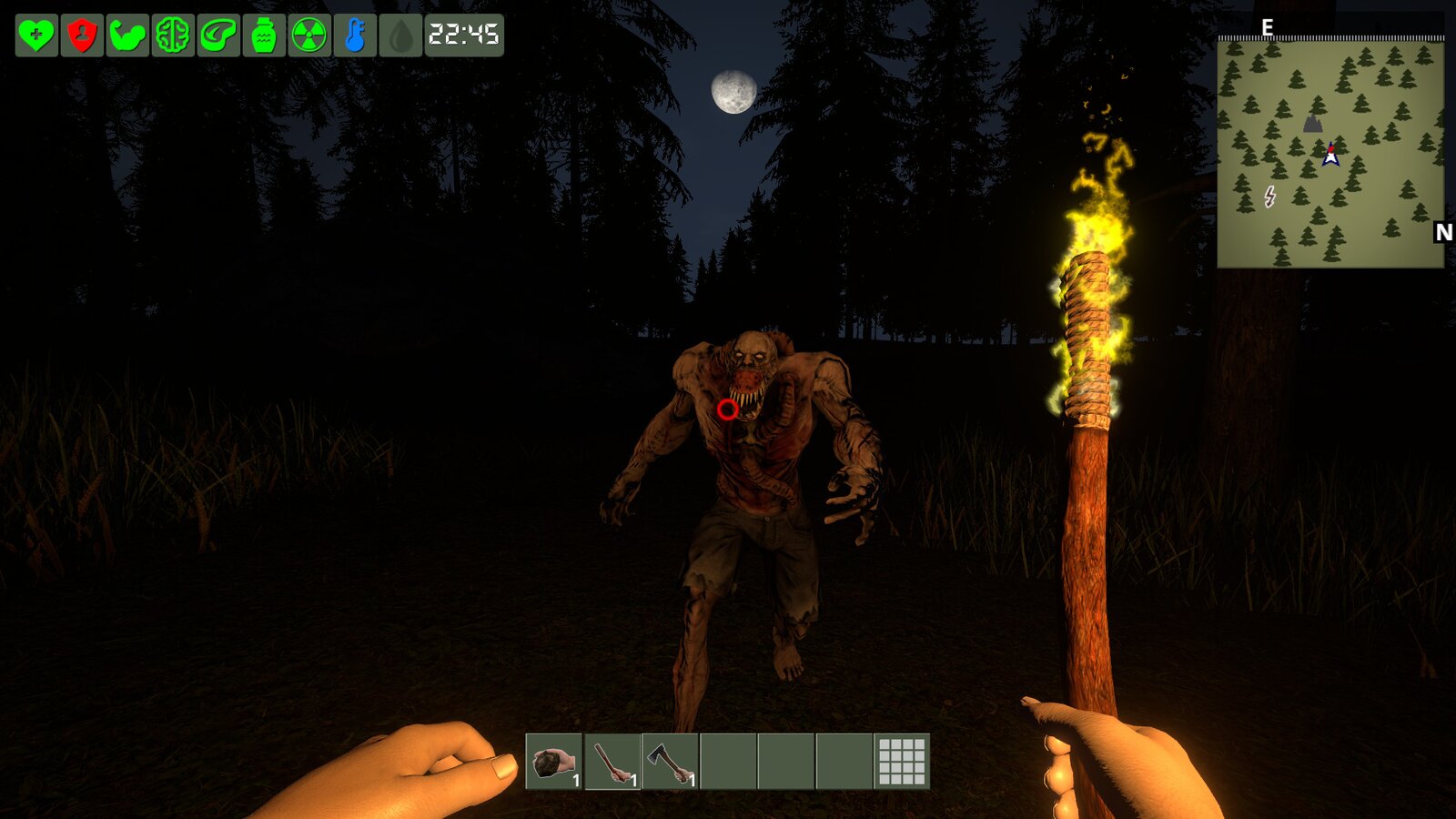Image resolution: width=1456 pixels, height=819 pixels.
Task: Select the rock hotbar slot
Action: (553, 761)
